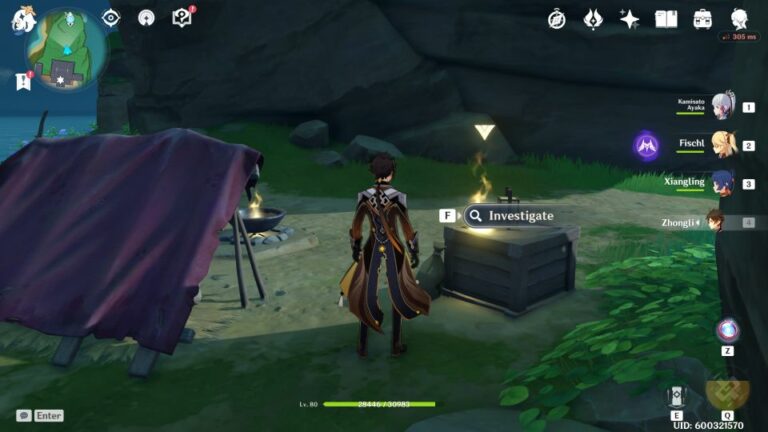Open the Paimon main menu
Viewport: 768px width, 432px height.
pos(24,17)
